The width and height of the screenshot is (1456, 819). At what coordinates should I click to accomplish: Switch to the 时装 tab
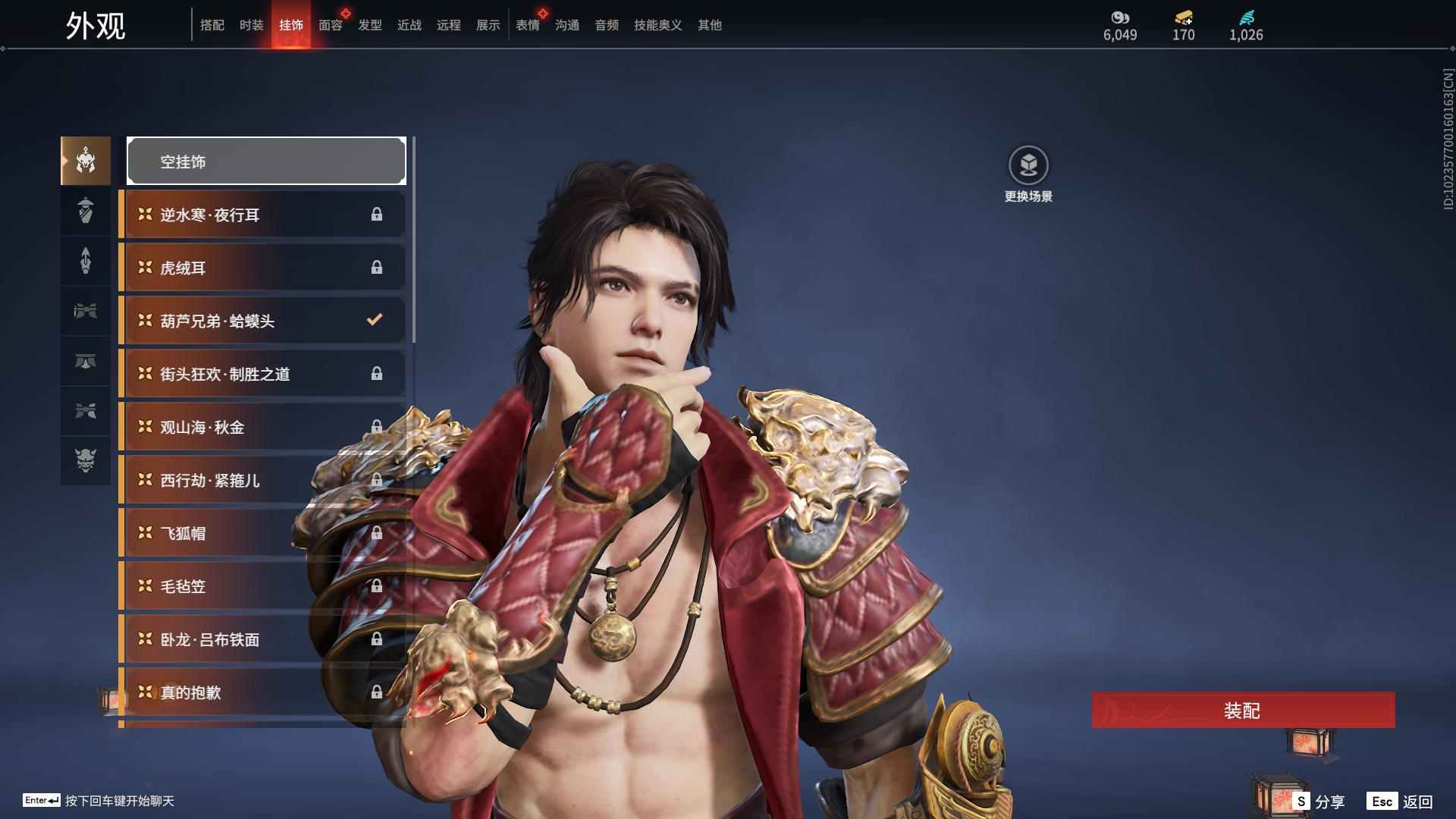click(251, 25)
